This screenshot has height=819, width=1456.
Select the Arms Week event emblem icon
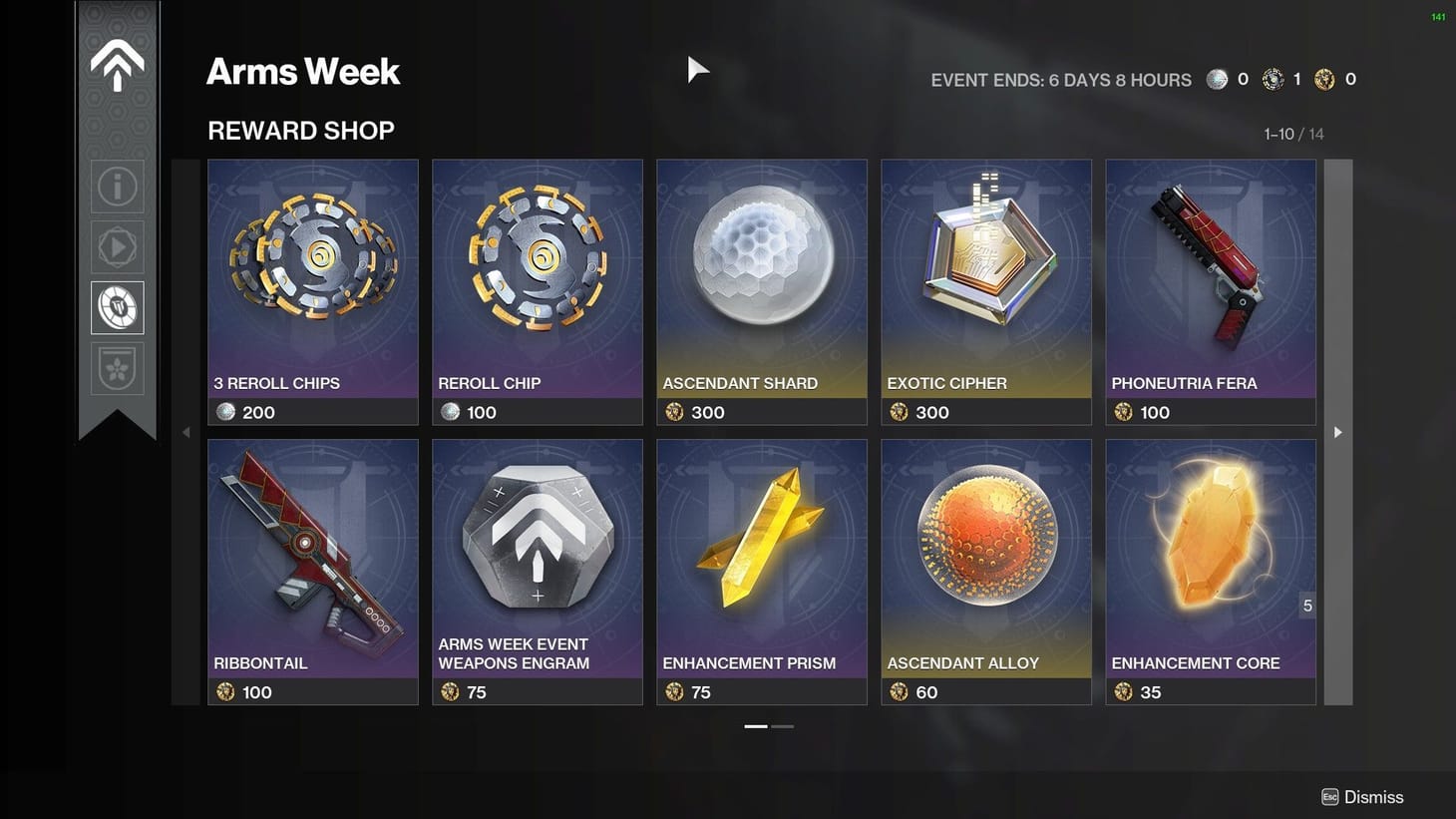(x=117, y=62)
